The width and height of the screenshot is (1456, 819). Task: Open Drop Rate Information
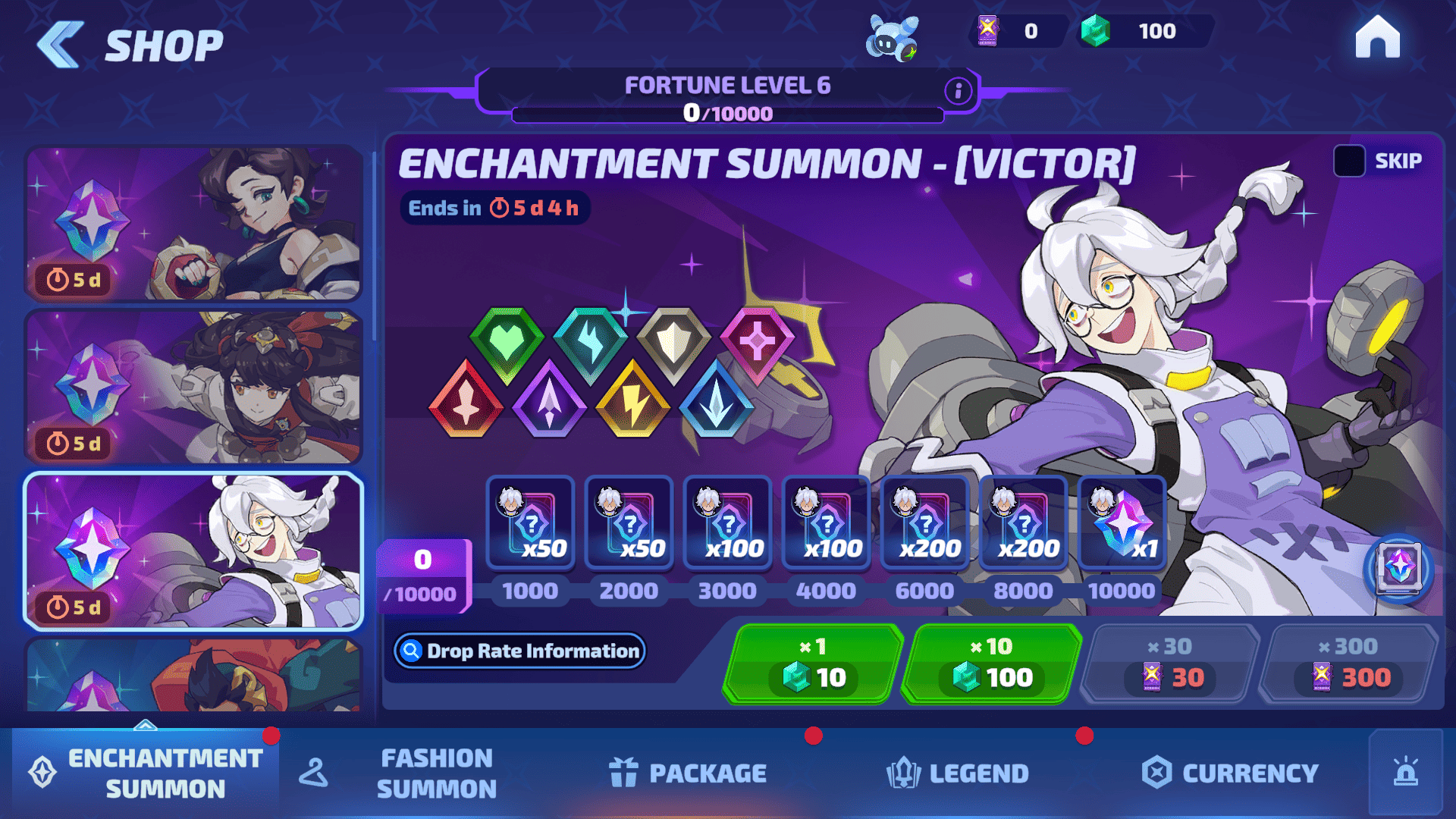pos(520,651)
